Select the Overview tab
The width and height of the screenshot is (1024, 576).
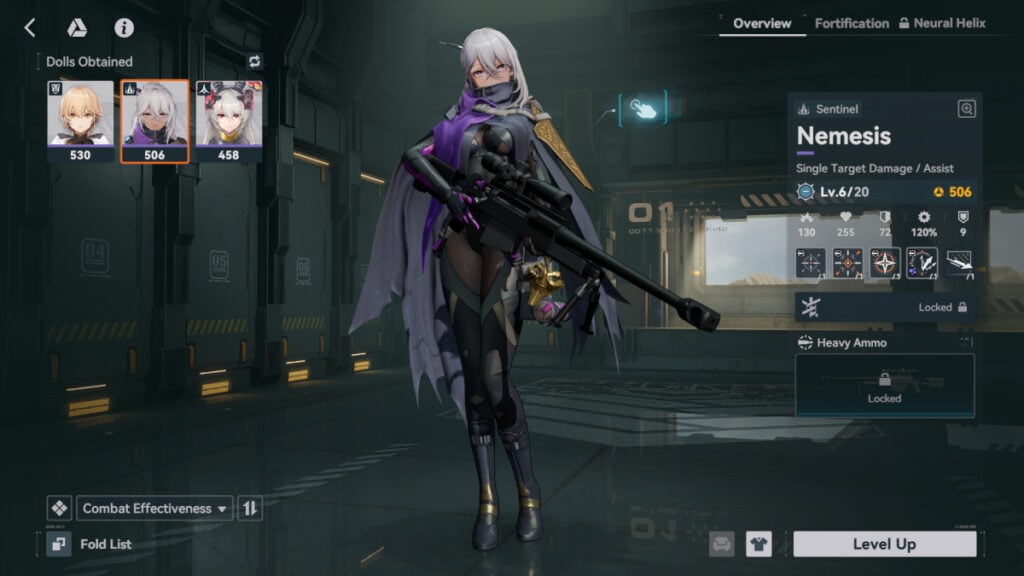tap(762, 23)
